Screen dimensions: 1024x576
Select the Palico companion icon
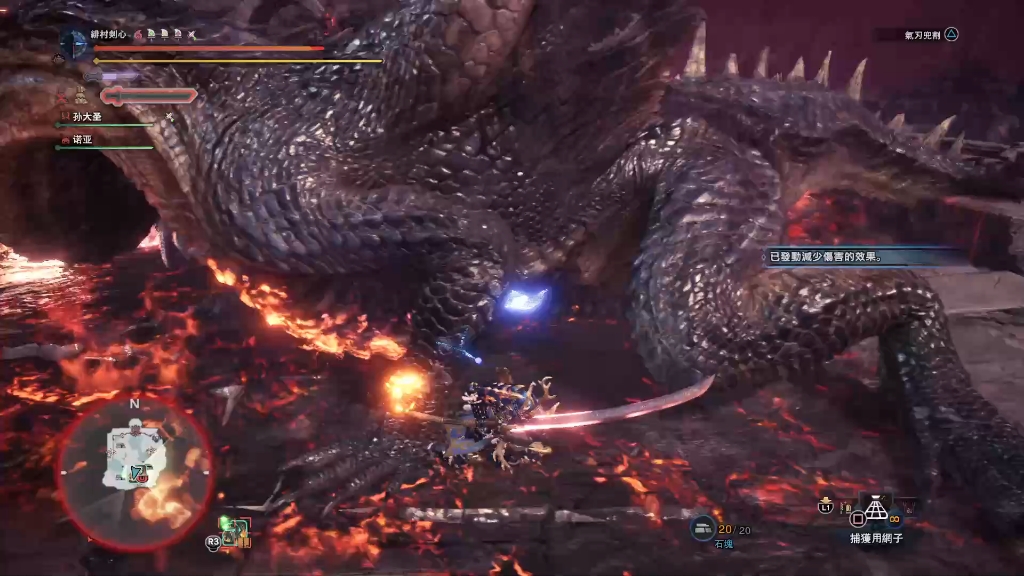click(x=78, y=96)
